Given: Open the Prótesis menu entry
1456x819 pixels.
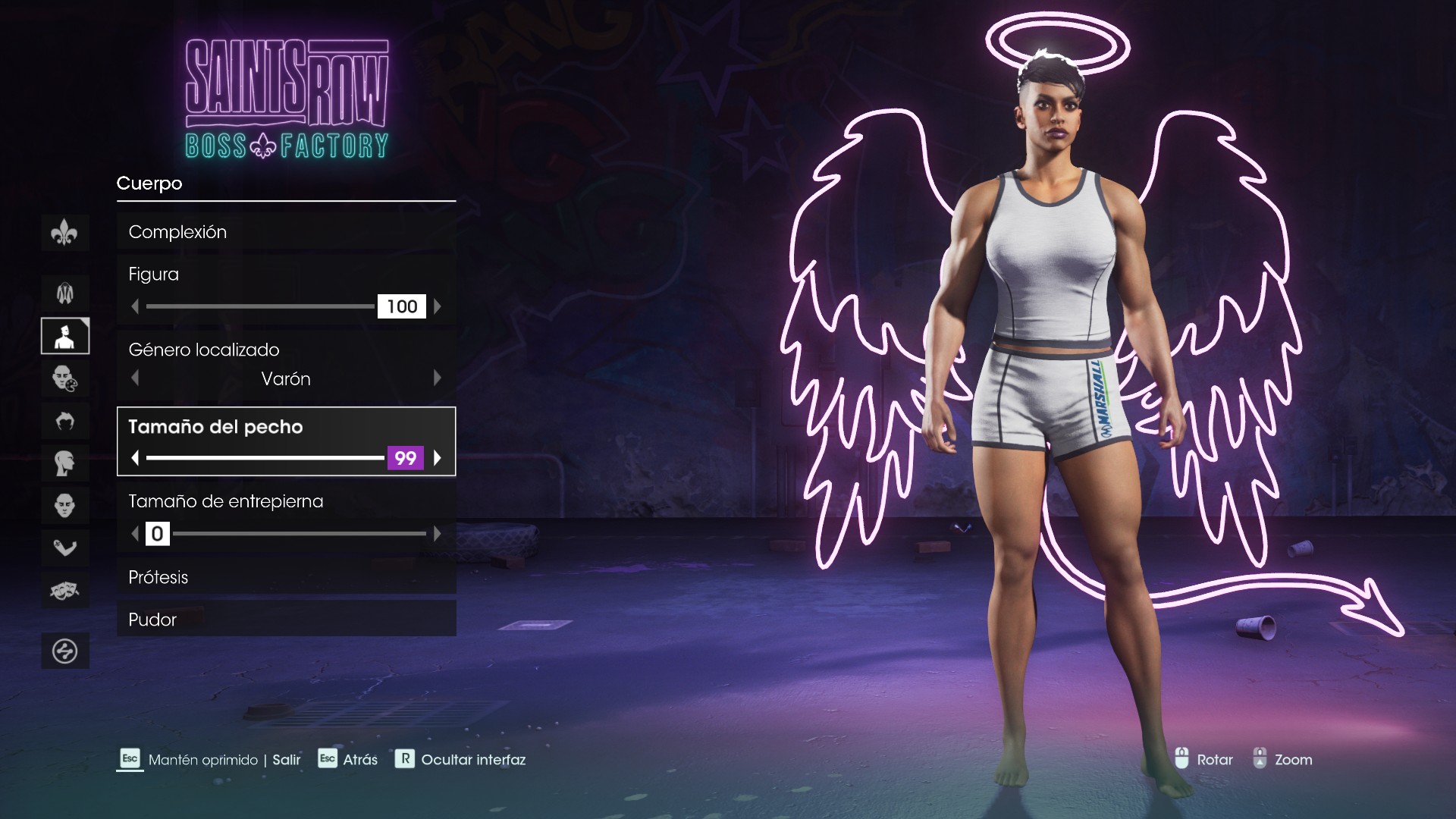Looking at the screenshot, I should pyautogui.click(x=286, y=577).
